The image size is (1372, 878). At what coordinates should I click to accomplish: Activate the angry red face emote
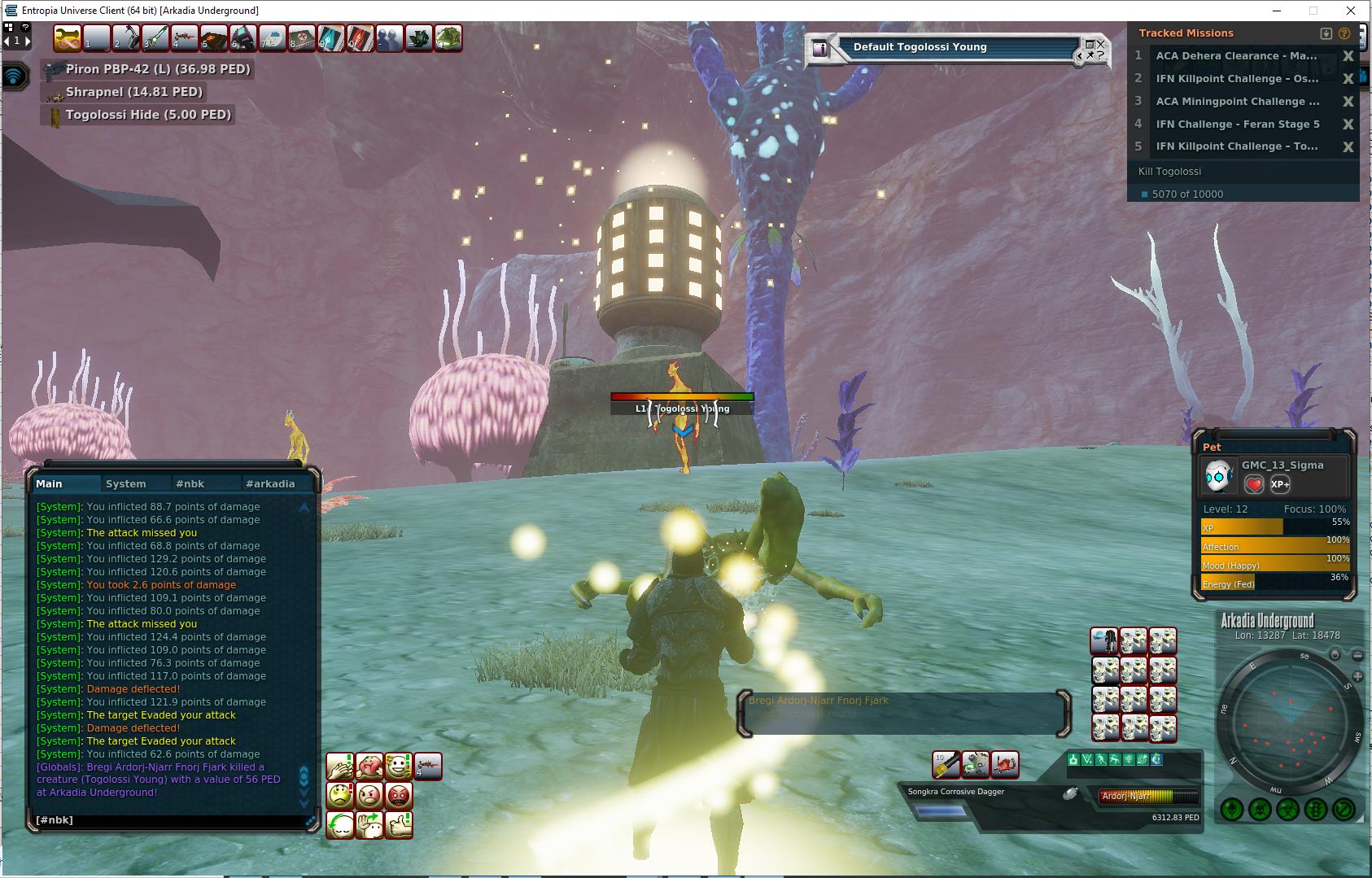(399, 795)
